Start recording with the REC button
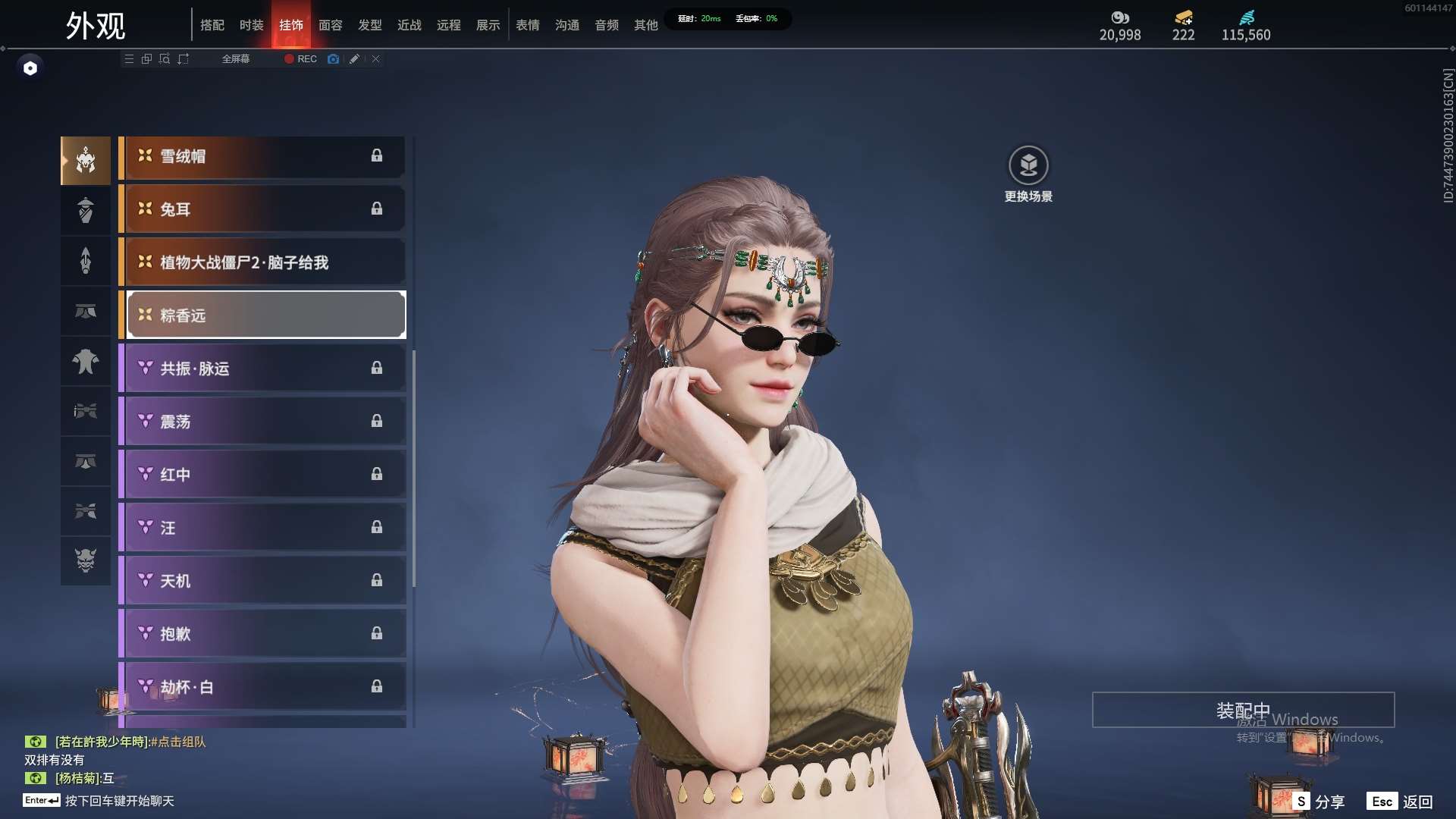 301,59
